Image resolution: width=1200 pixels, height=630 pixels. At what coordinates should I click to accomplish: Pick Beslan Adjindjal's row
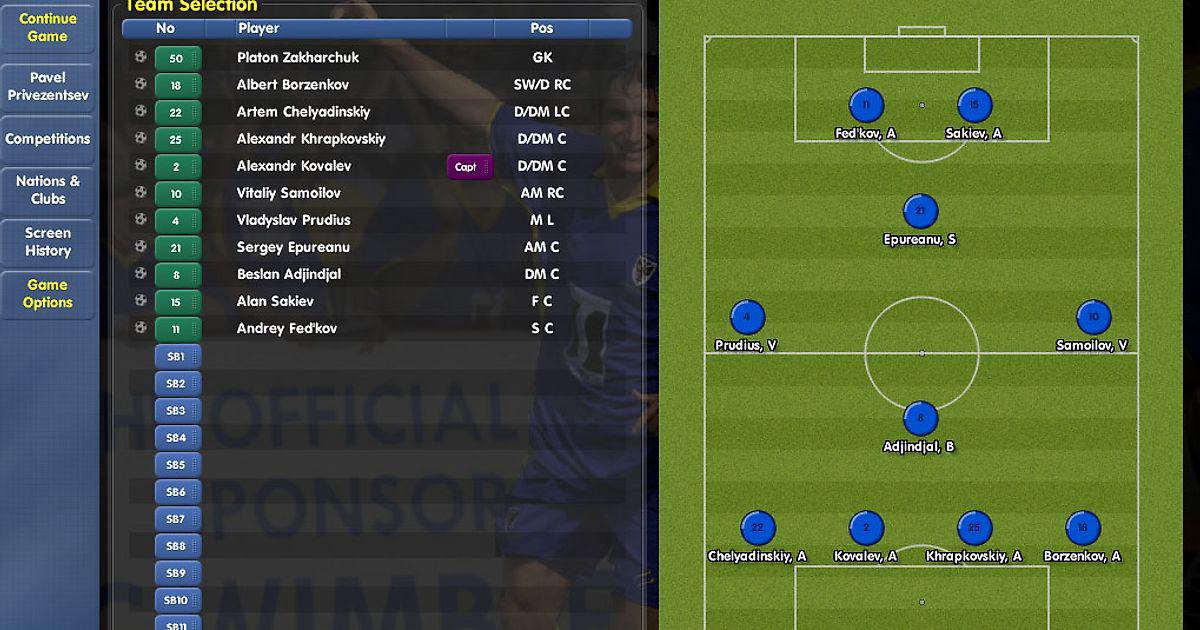(289, 274)
